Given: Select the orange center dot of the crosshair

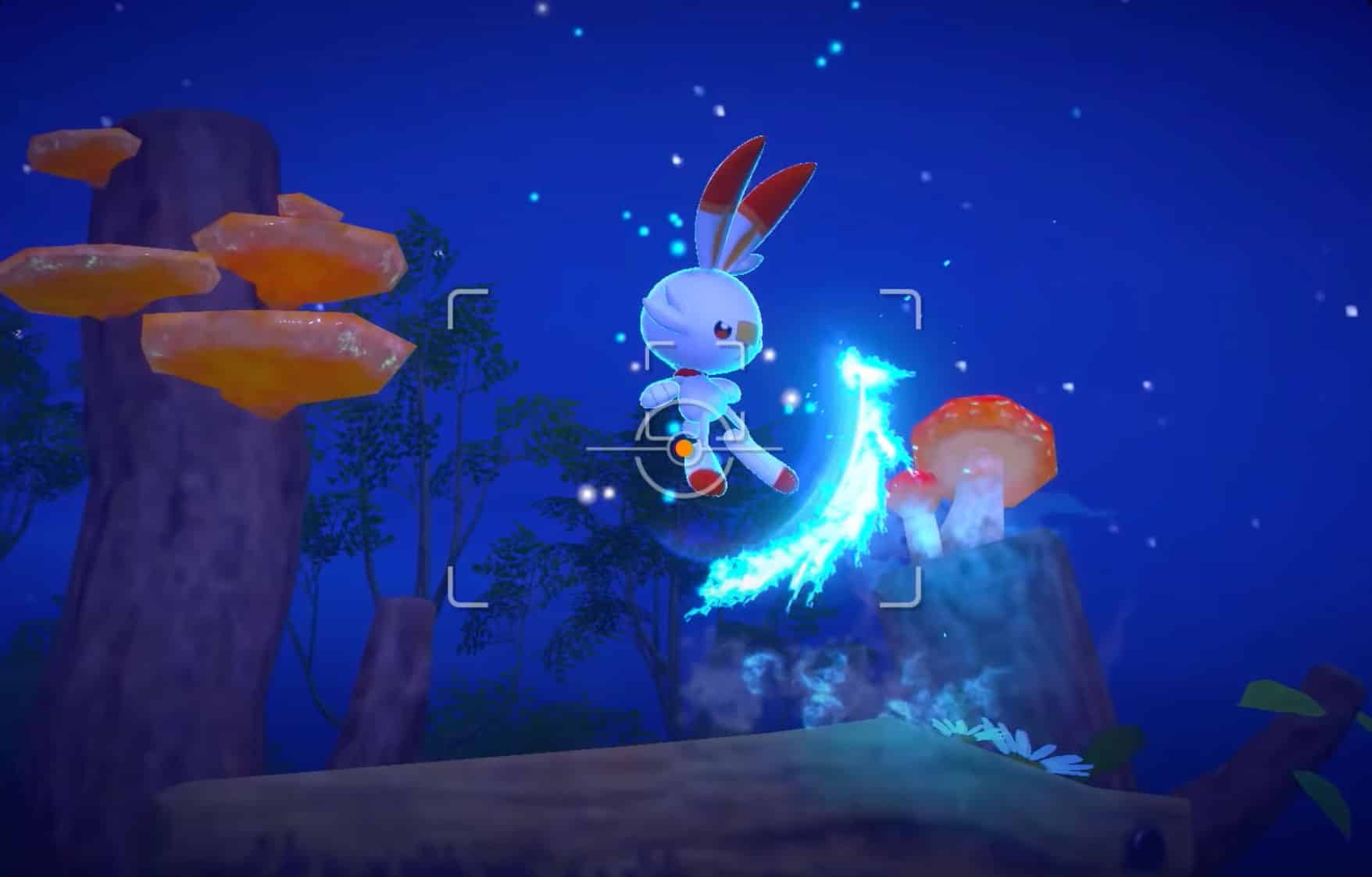Looking at the screenshot, I should pos(684,447).
